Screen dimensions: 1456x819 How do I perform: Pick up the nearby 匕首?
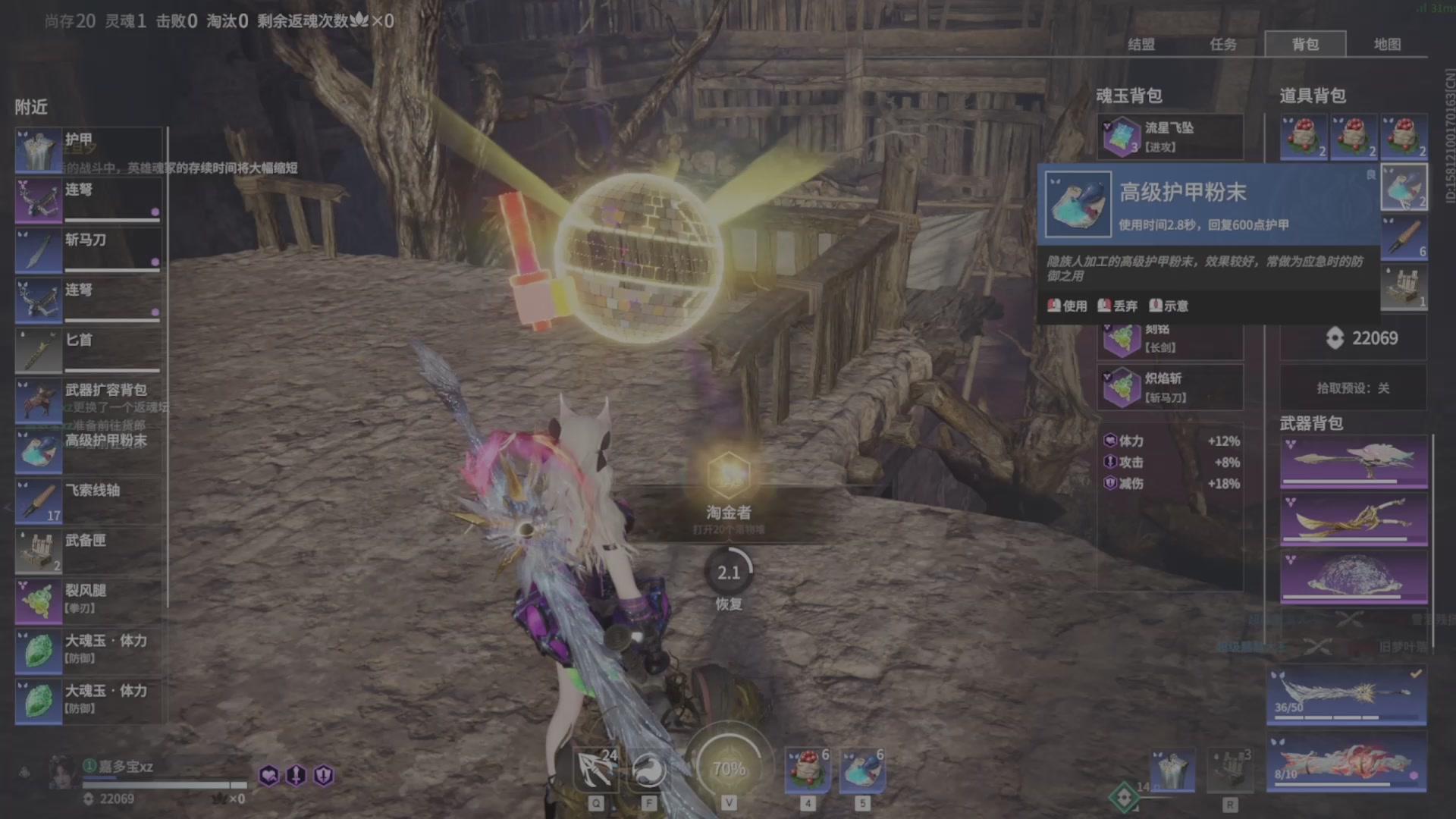click(x=88, y=350)
